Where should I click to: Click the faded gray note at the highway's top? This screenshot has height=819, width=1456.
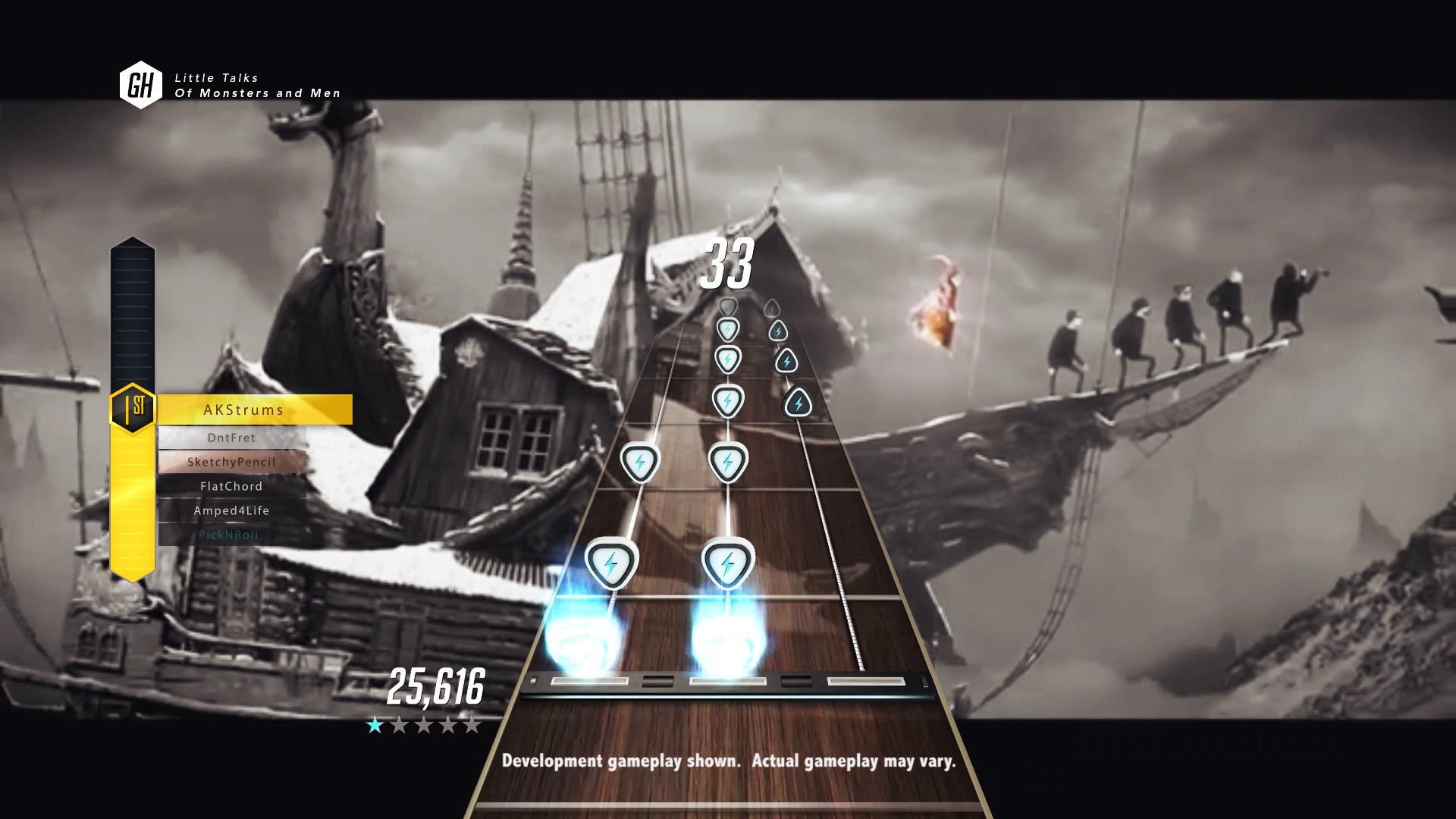pos(728,303)
